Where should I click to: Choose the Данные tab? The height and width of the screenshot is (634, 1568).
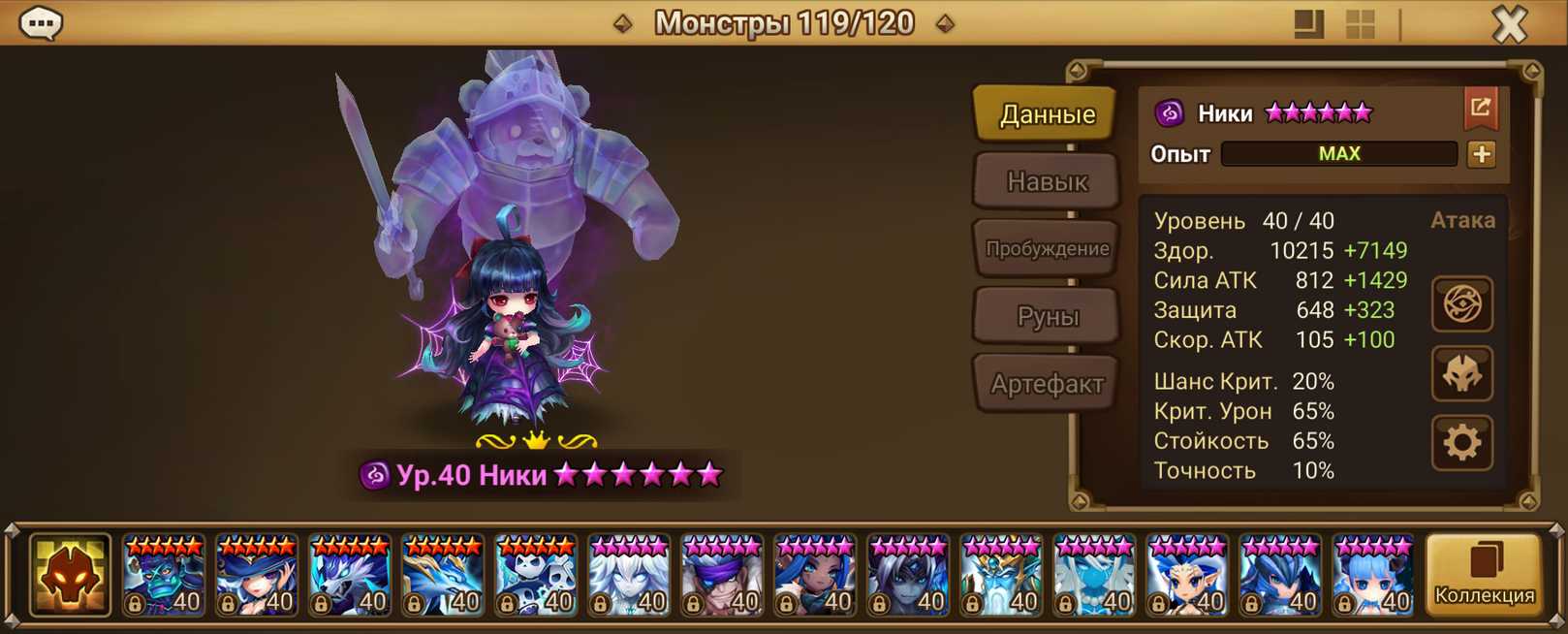(1047, 114)
